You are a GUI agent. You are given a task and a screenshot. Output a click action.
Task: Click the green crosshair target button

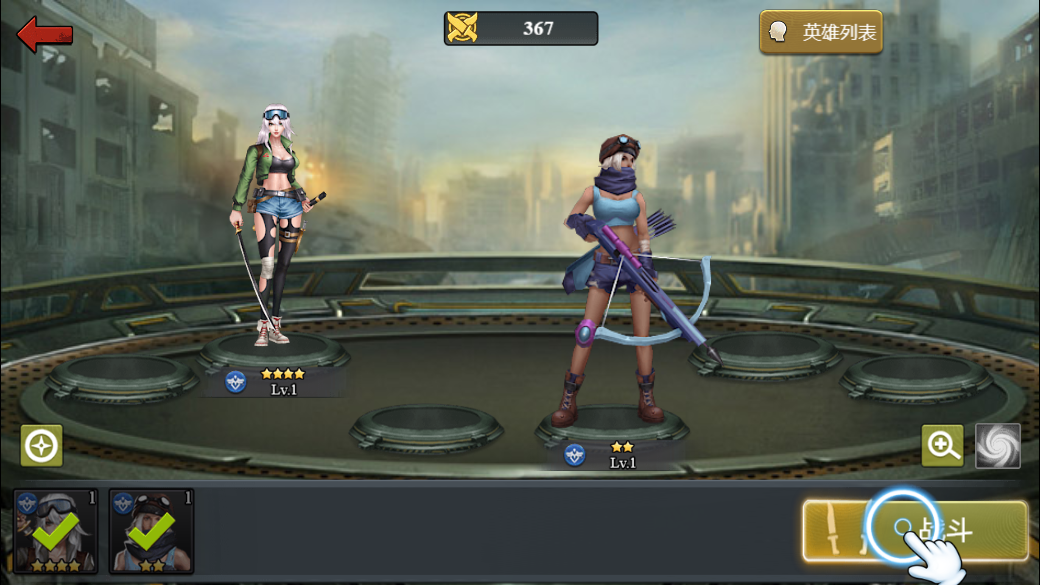click(x=42, y=446)
